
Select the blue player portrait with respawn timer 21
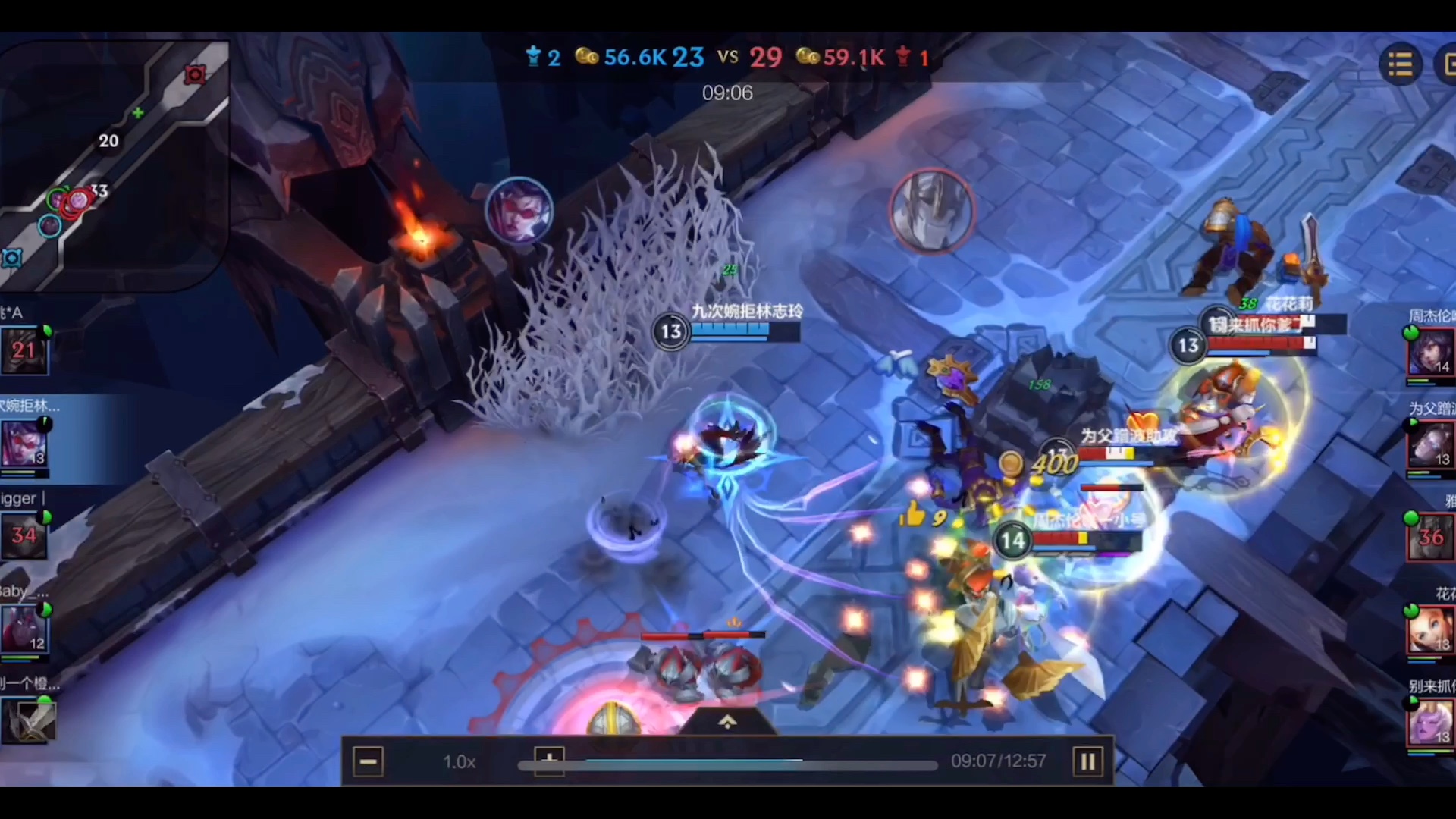[x=24, y=350]
